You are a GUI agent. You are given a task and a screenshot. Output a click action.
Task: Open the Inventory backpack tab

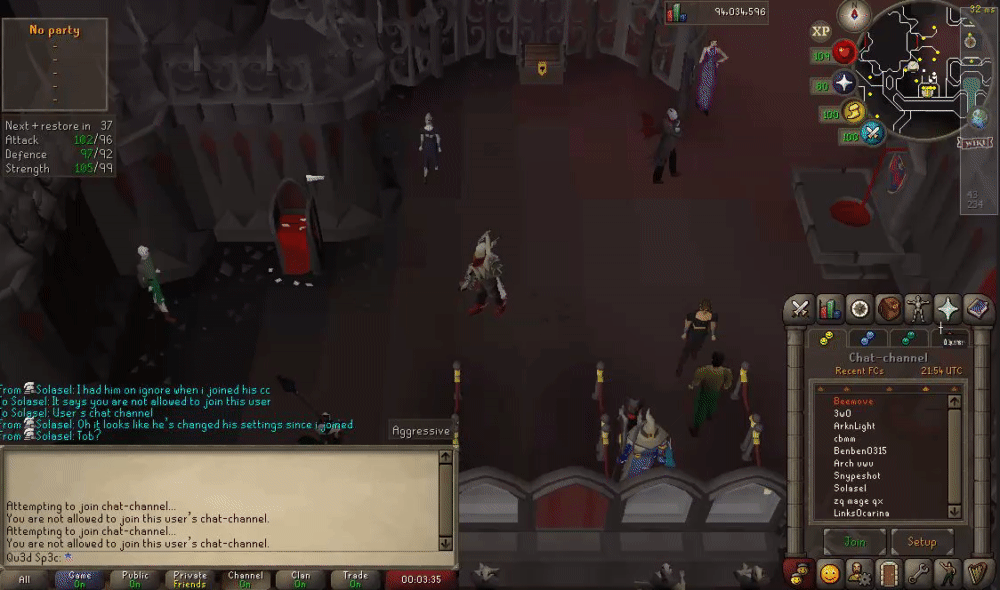[888, 308]
